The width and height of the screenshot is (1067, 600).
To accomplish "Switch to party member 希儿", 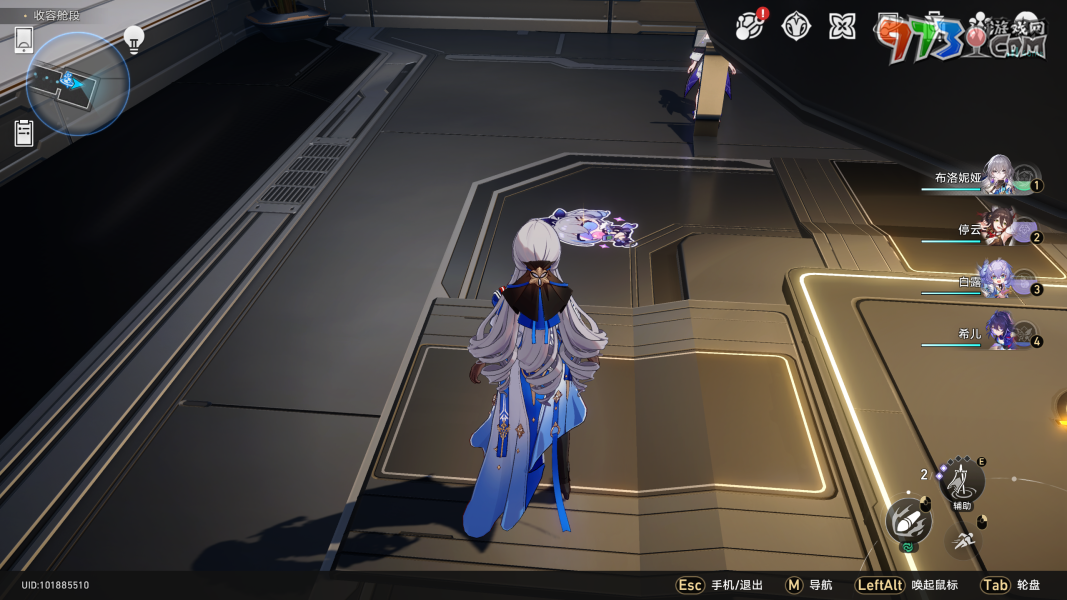I will tap(997, 333).
